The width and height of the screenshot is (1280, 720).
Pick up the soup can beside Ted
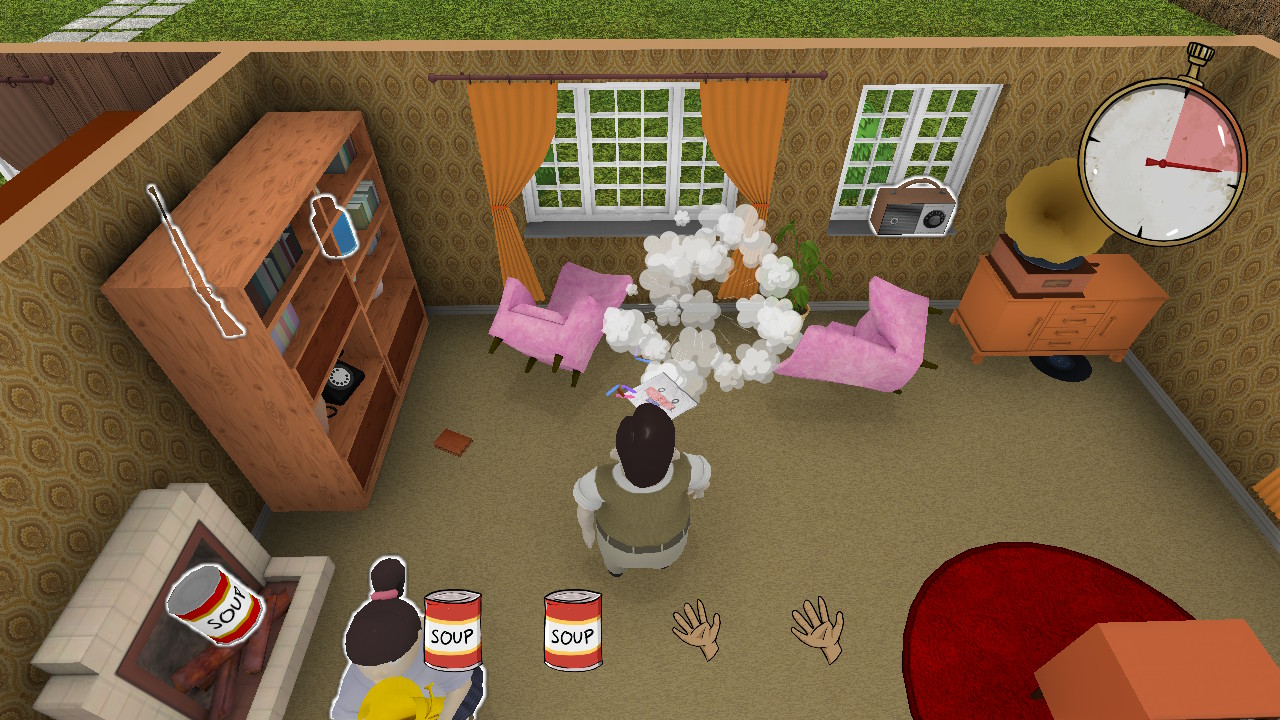pos(571,629)
